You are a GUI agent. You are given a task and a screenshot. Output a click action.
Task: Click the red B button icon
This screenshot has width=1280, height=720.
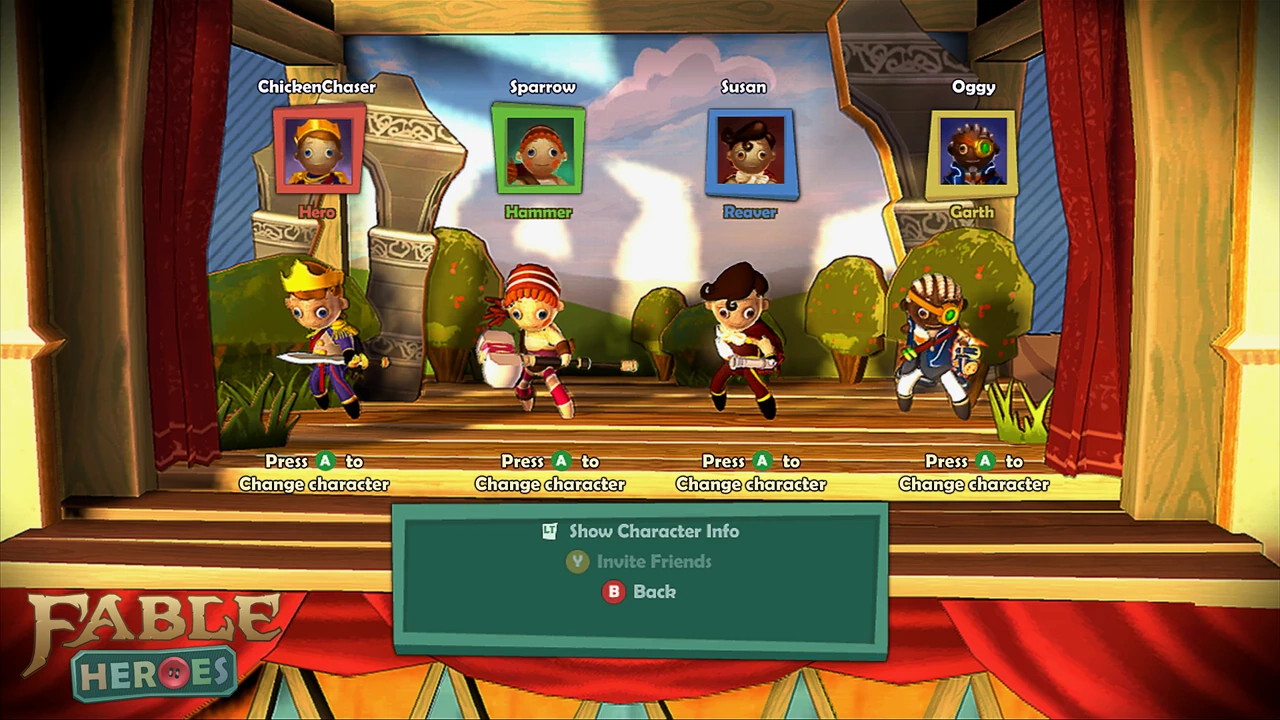(x=613, y=592)
